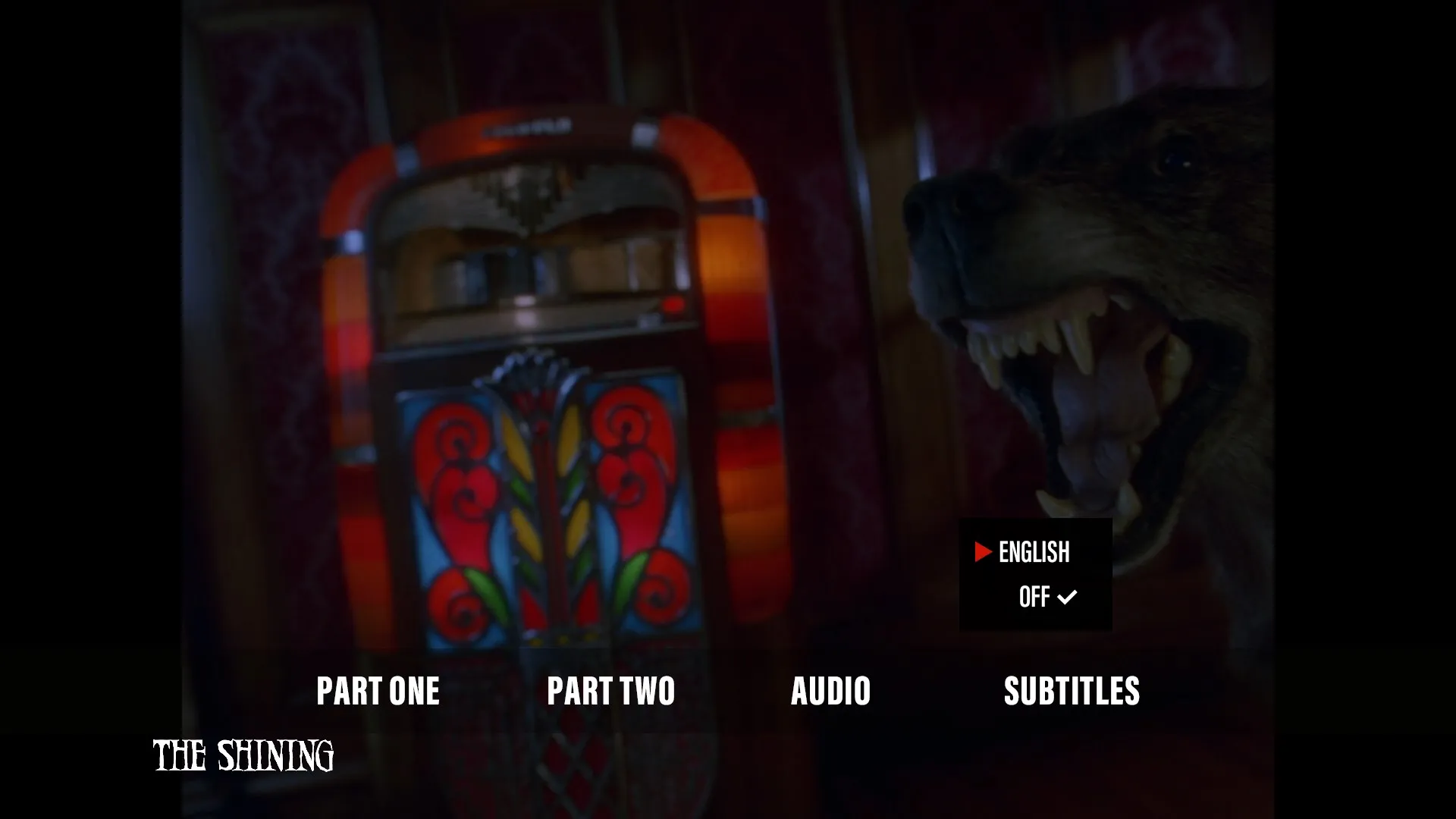Select PART ONE from the menu
Viewport: 1456px width, 819px height.
379,691
